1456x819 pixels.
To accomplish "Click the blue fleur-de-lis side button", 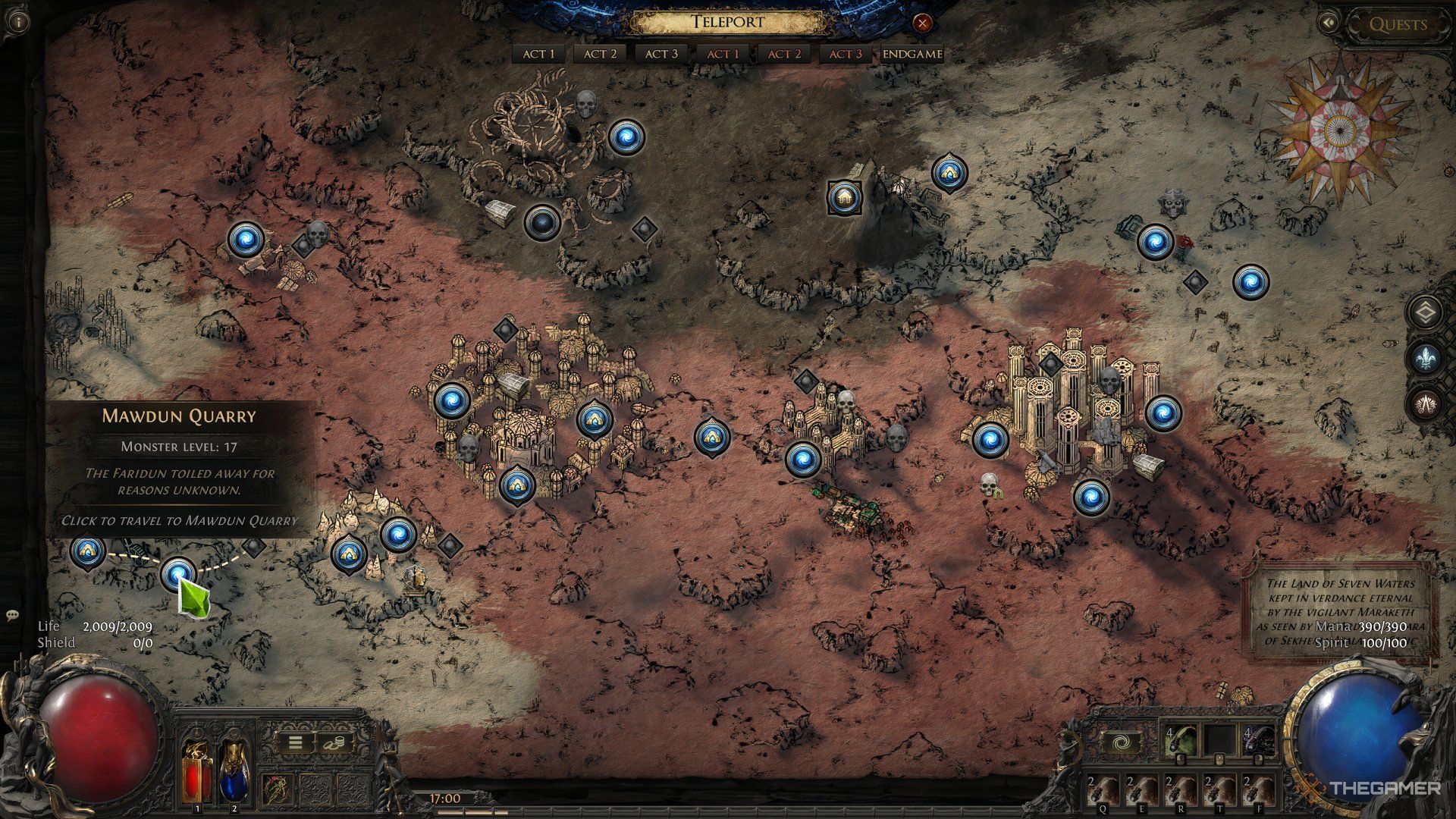I will coord(1426,357).
